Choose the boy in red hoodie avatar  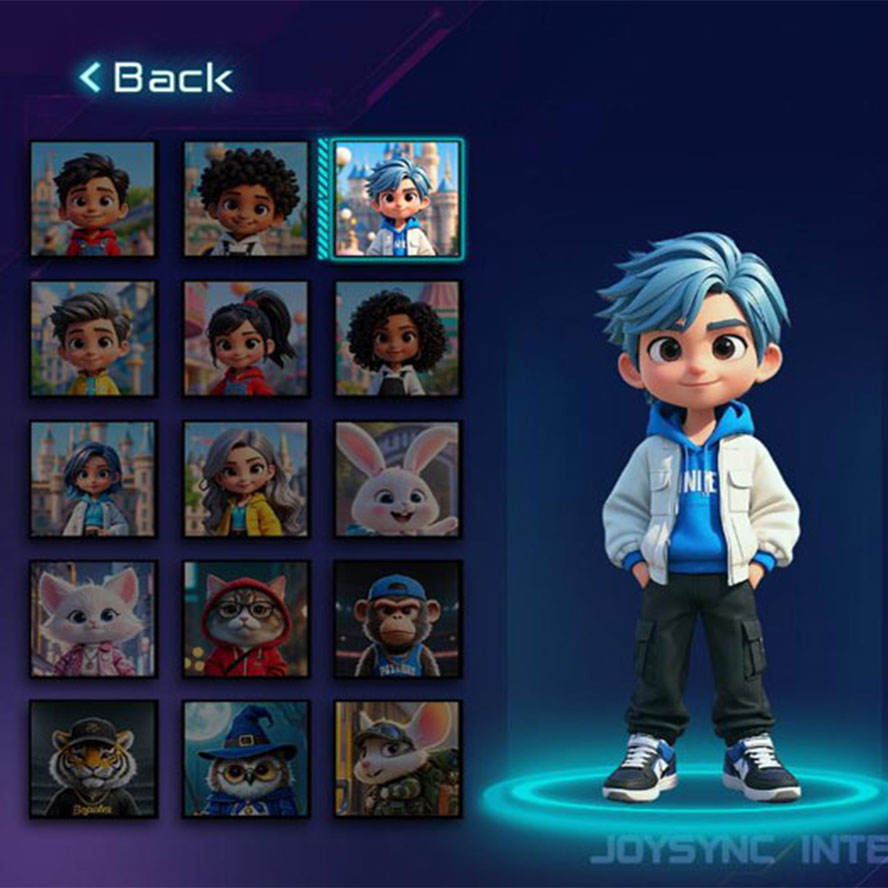coord(93,199)
